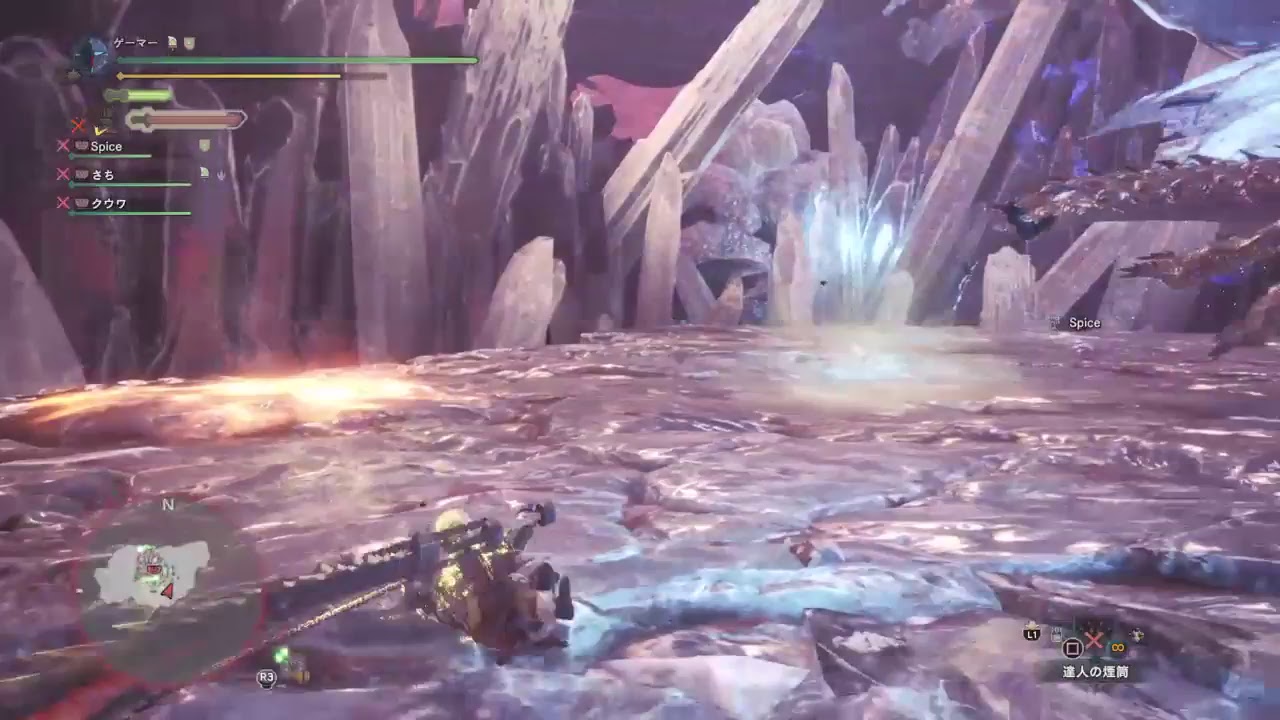Select the 達人の煙筒 item in the item bar
The image size is (1280, 720).
(x=1095, y=671)
